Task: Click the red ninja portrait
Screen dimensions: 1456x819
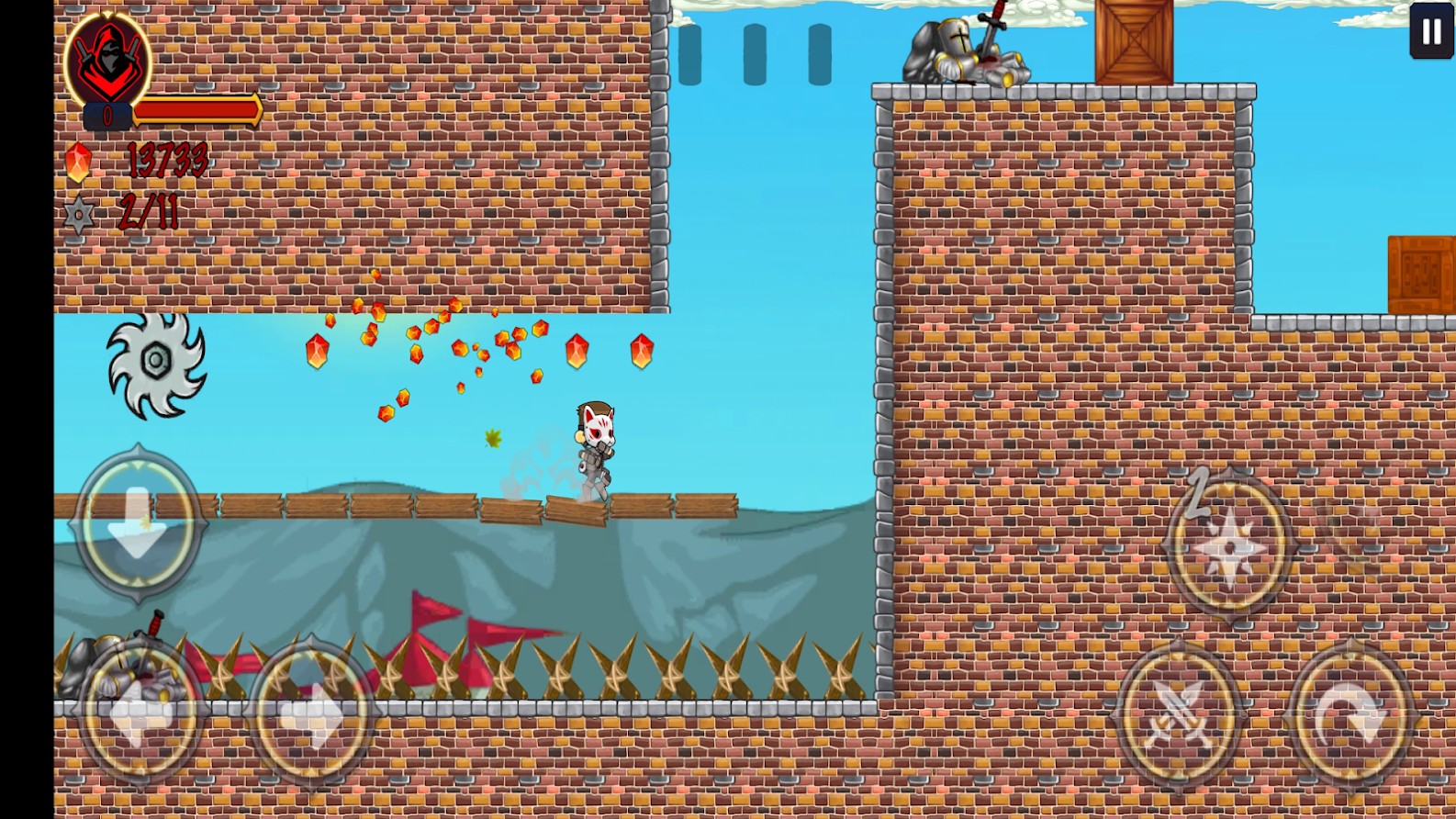Action: (108, 61)
